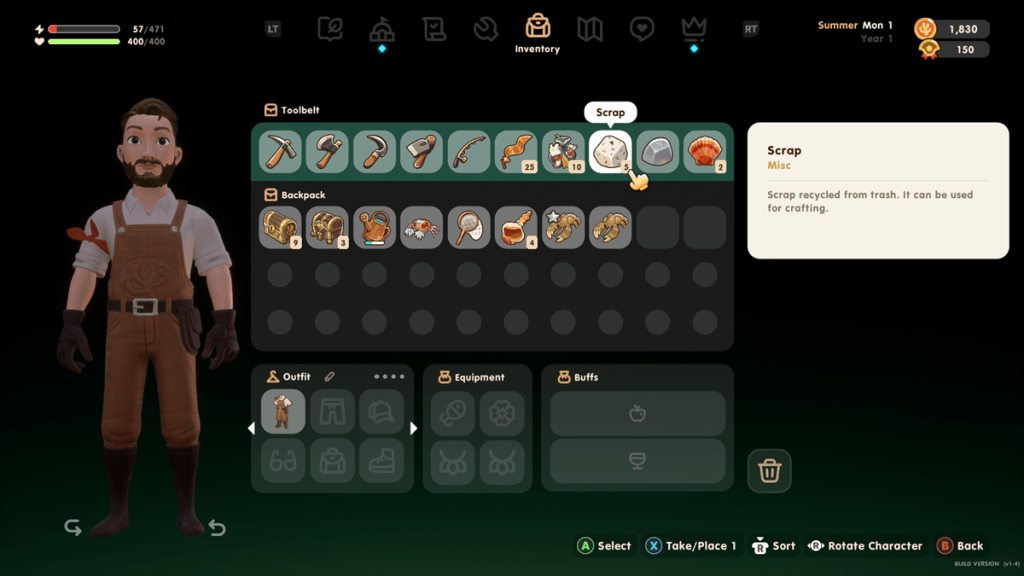Click the trash can delete button

[x=769, y=471]
